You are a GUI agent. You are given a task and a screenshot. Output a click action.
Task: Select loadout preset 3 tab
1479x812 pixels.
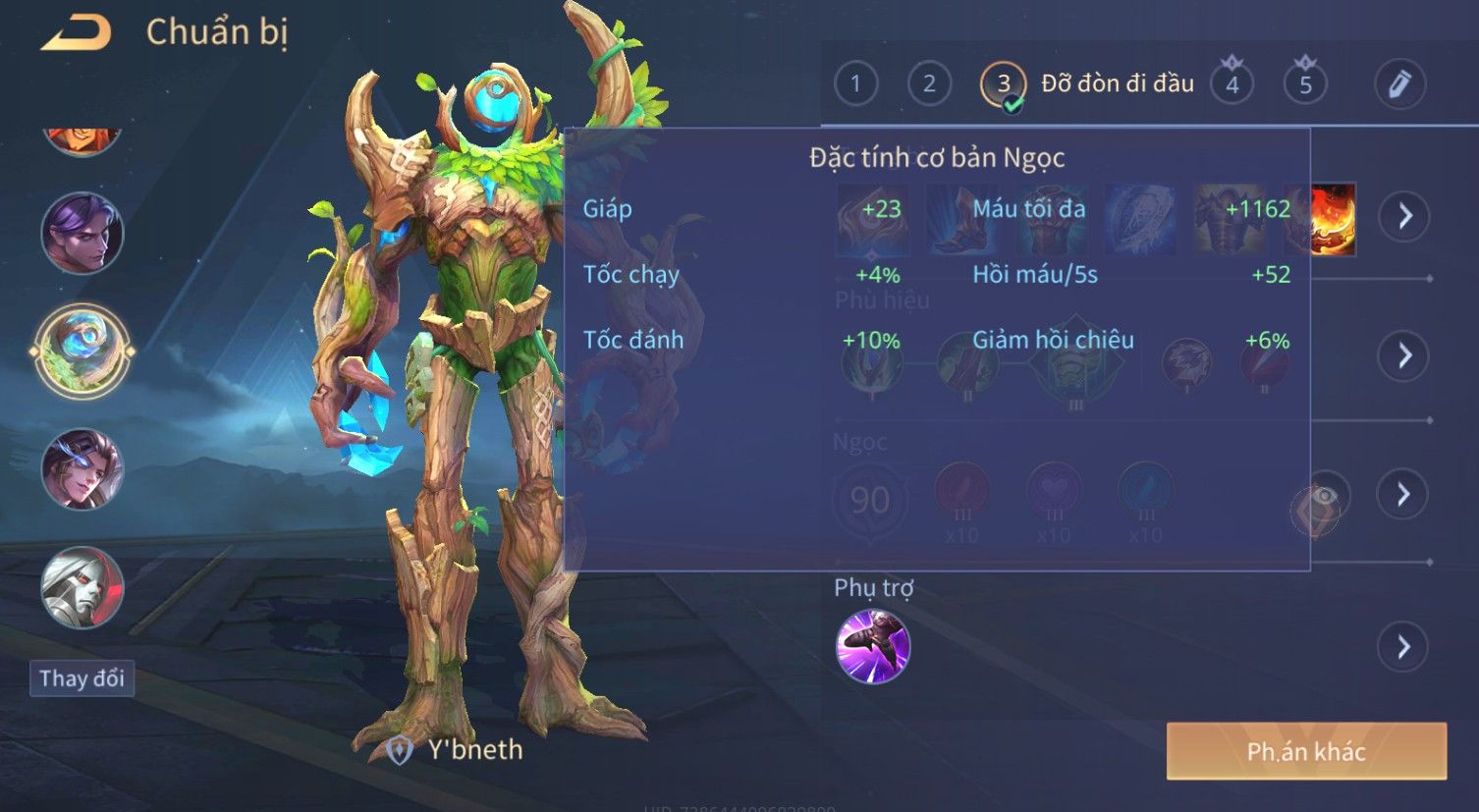pos(1003,84)
